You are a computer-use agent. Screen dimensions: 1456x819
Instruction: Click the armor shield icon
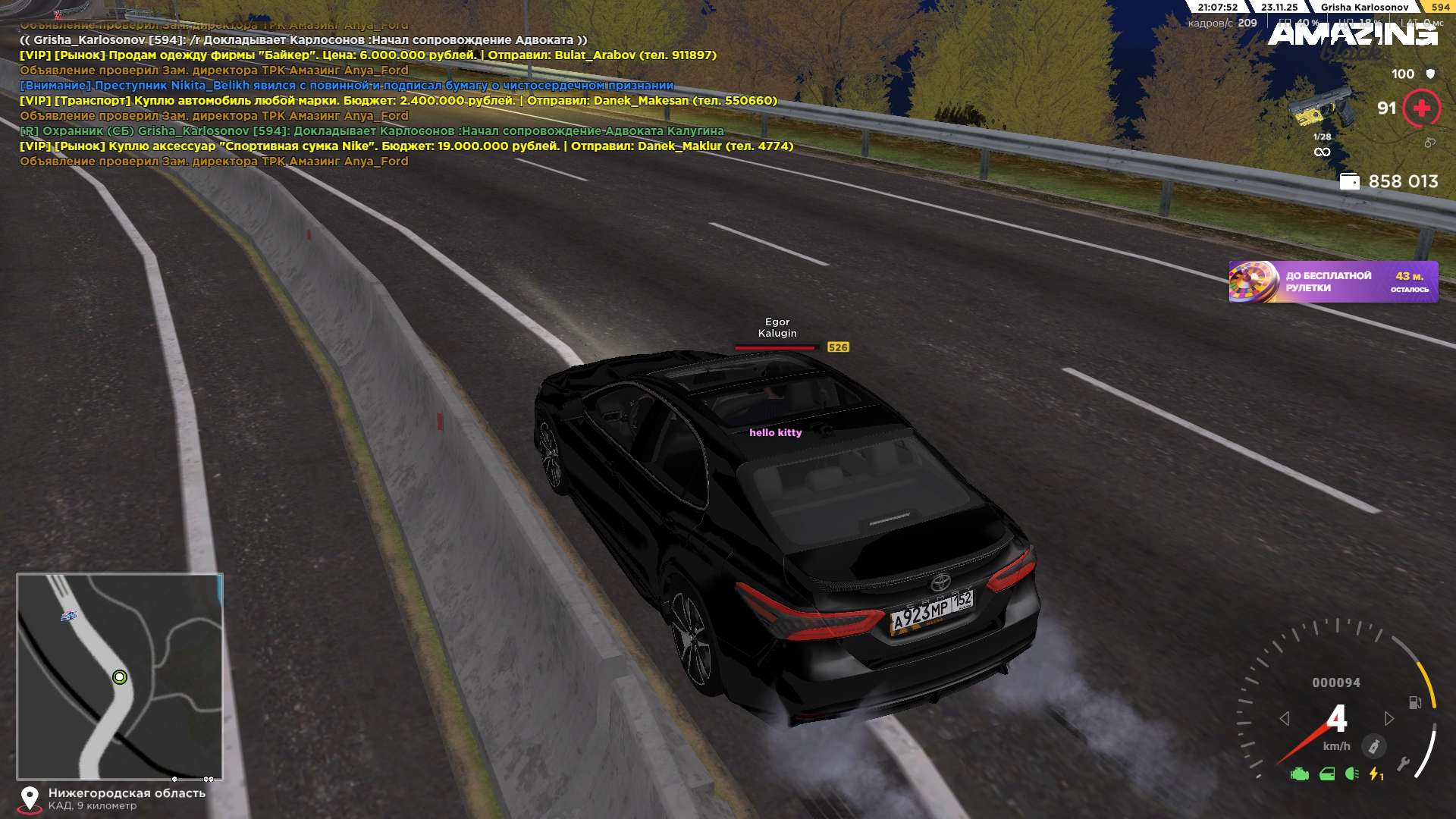(1430, 74)
